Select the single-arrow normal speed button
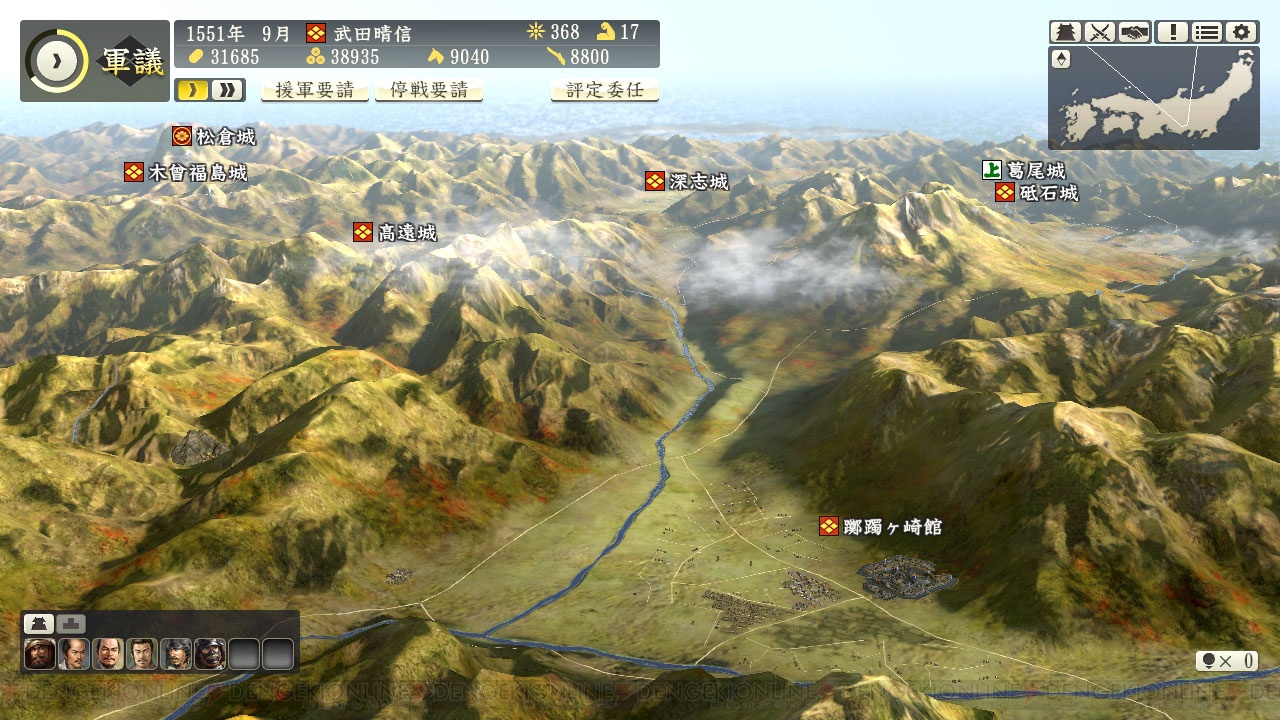Image resolution: width=1280 pixels, height=720 pixels. tap(193, 90)
